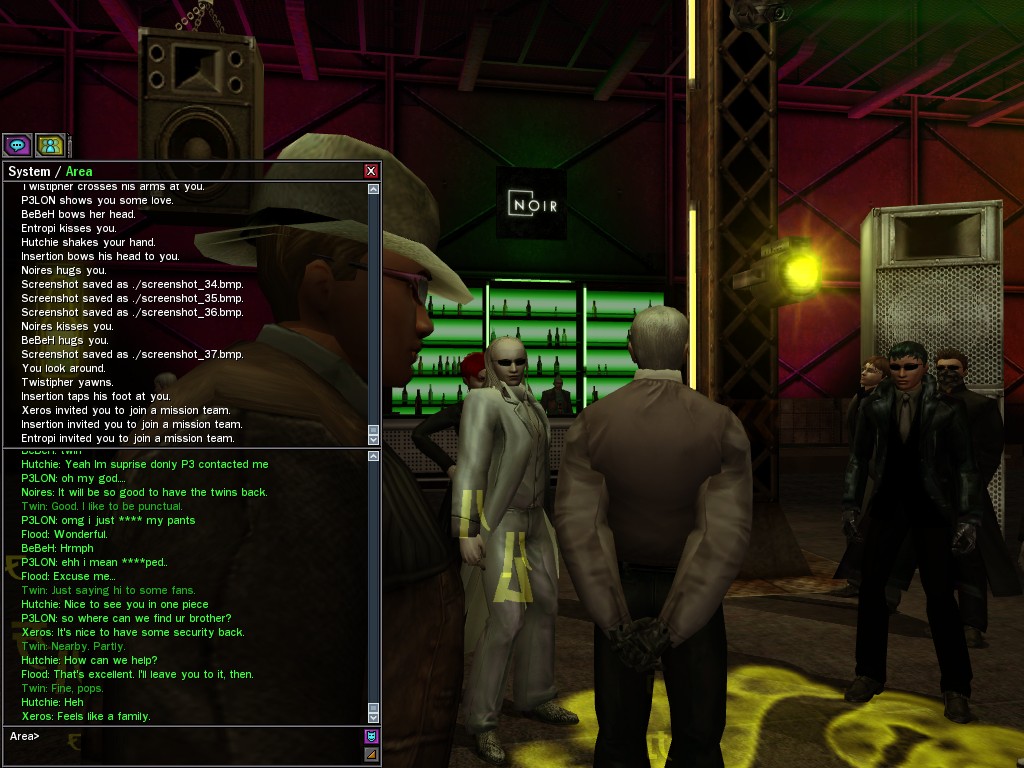Open the yellow team members icon

[50, 145]
